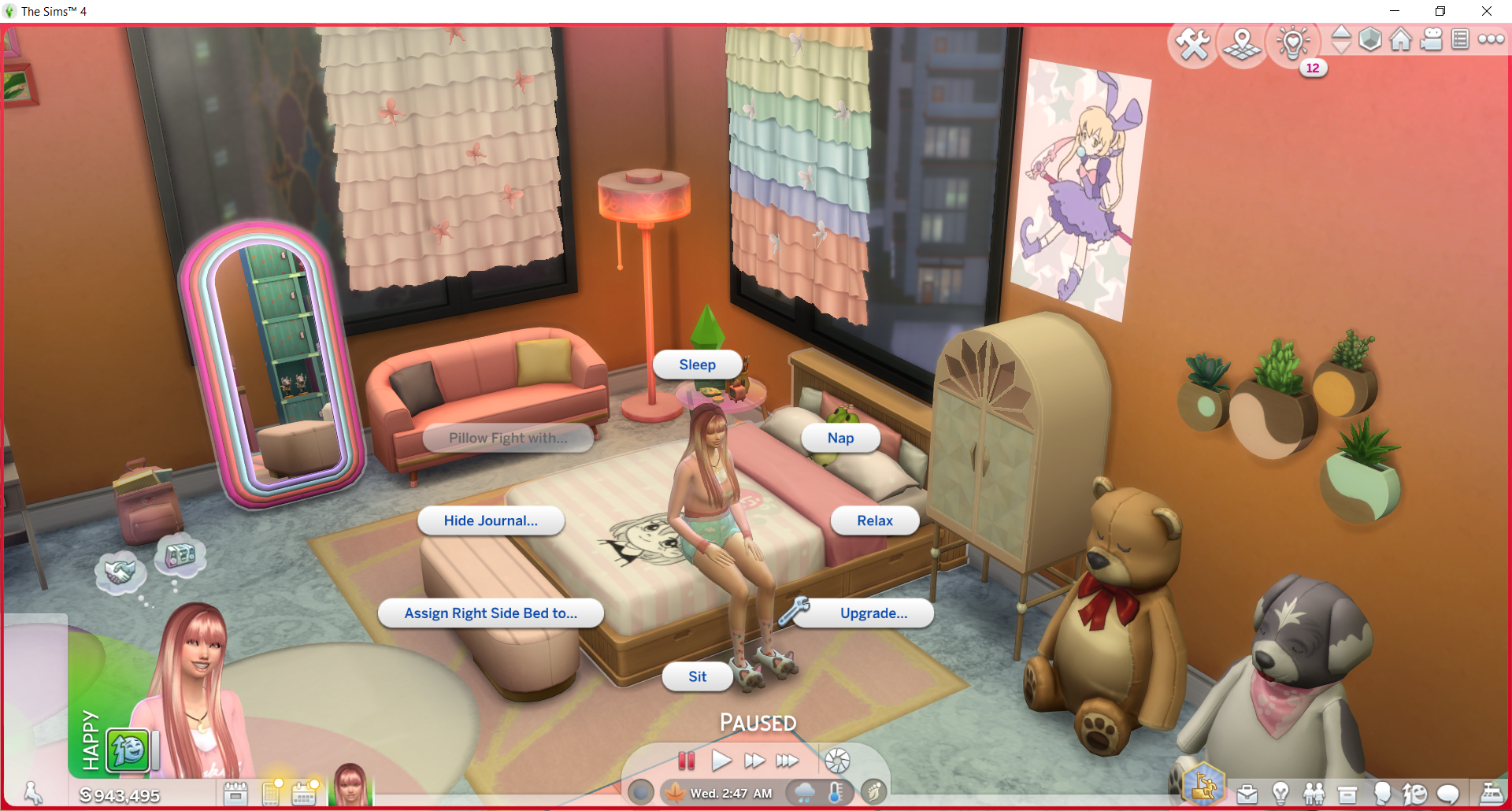The height and width of the screenshot is (811, 1512).
Task: Toggle the wall cutaway view cube
Action: tap(1370, 38)
